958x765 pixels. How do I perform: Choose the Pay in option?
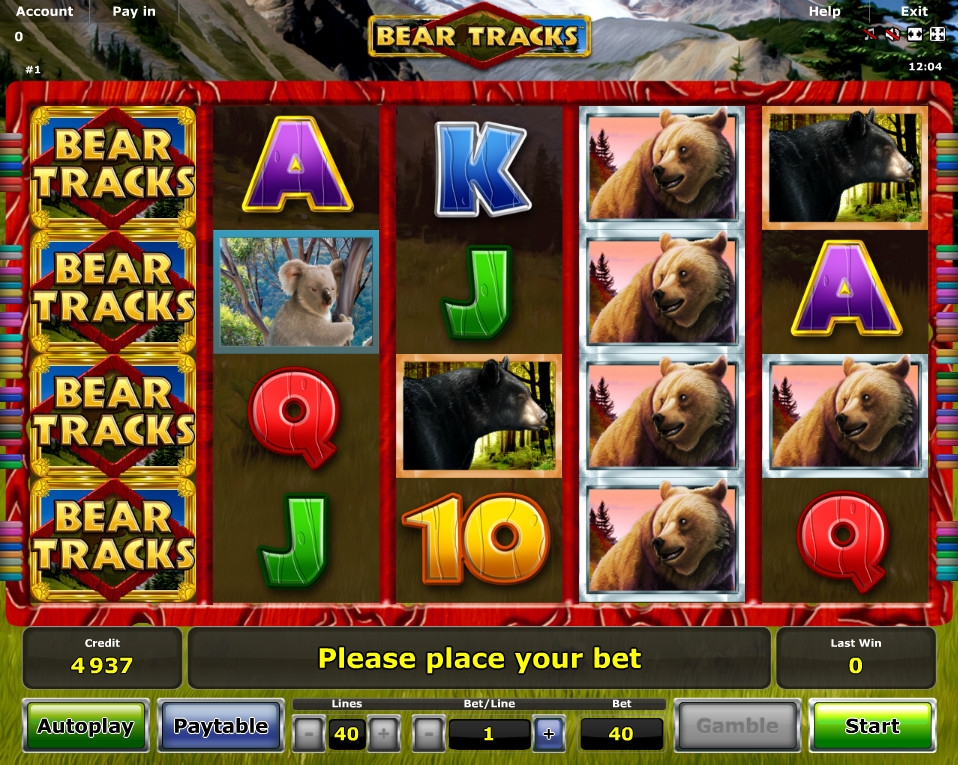[x=134, y=11]
